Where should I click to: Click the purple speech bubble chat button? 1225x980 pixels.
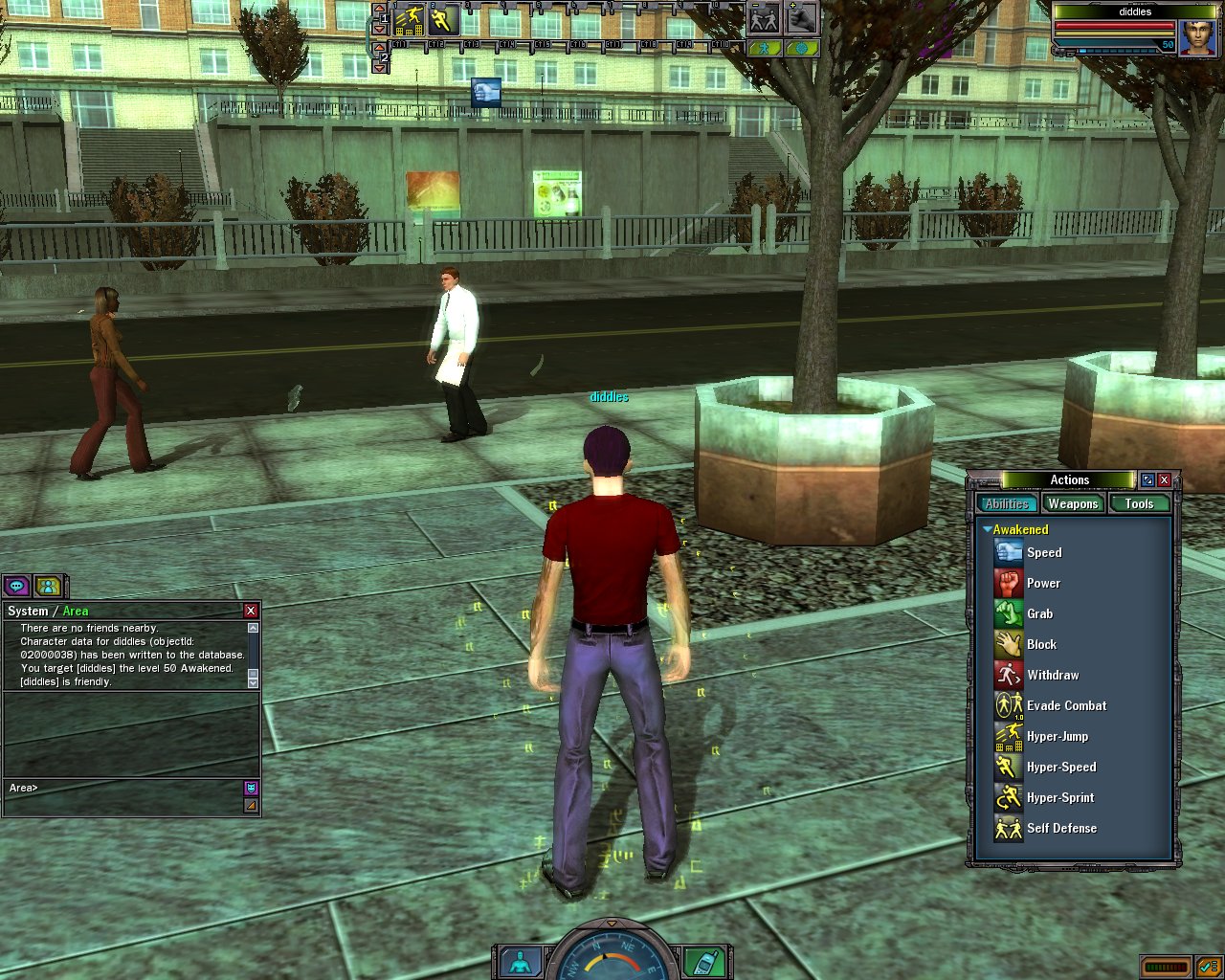16,586
